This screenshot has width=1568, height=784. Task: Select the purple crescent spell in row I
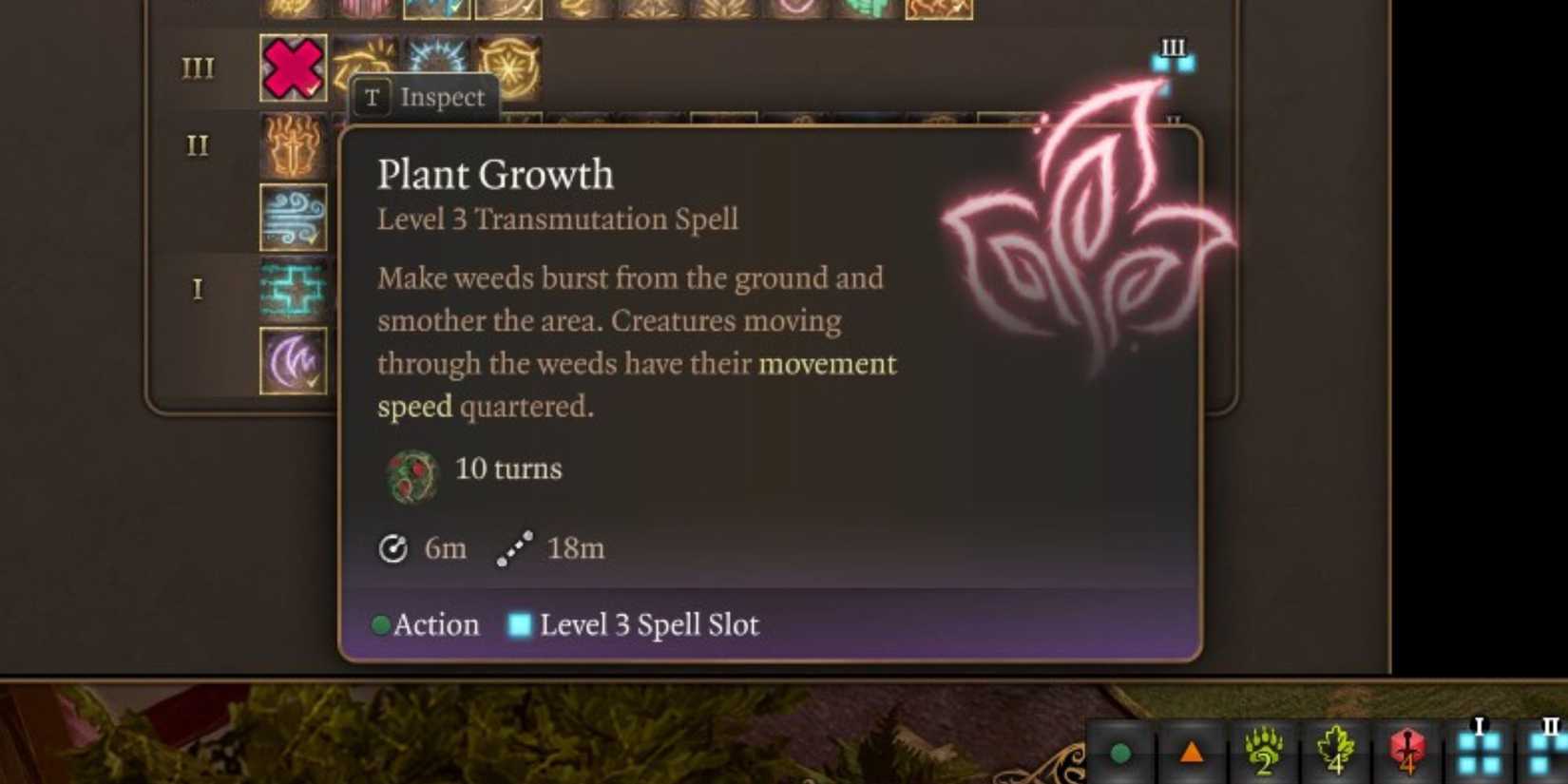[293, 359]
